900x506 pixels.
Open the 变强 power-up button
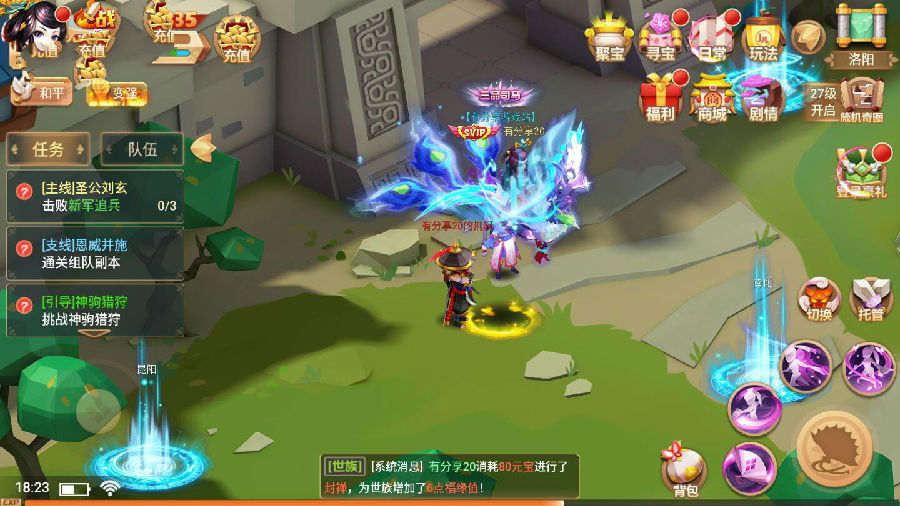pos(116,92)
